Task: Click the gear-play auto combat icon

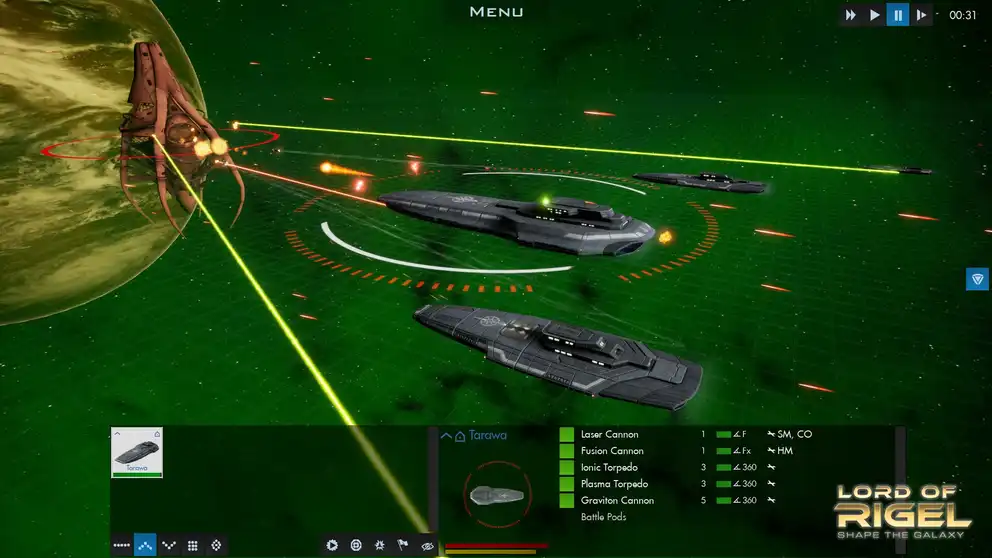Action: [332, 545]
